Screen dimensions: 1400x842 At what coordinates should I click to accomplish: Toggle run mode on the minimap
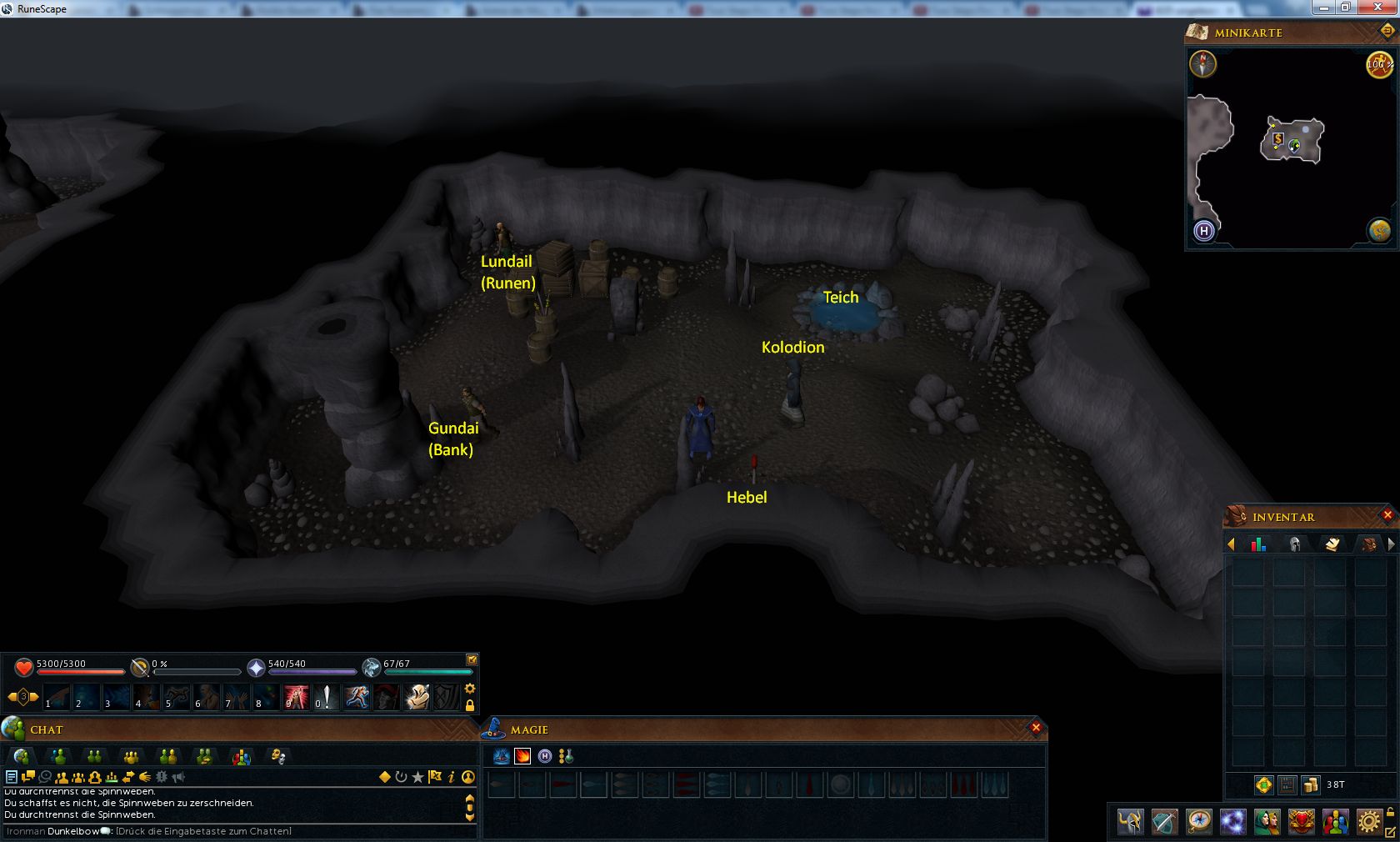click(x=1379, y=64)
